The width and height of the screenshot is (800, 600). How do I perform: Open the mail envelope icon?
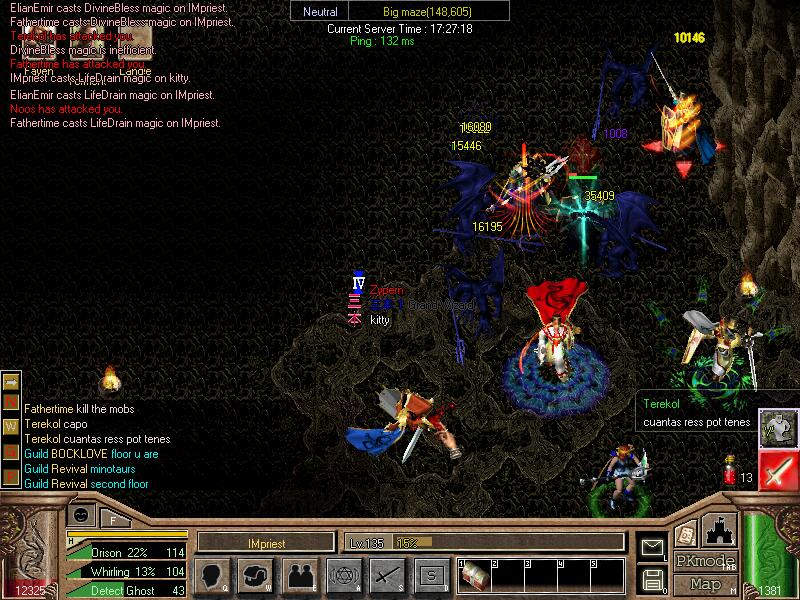652,547
